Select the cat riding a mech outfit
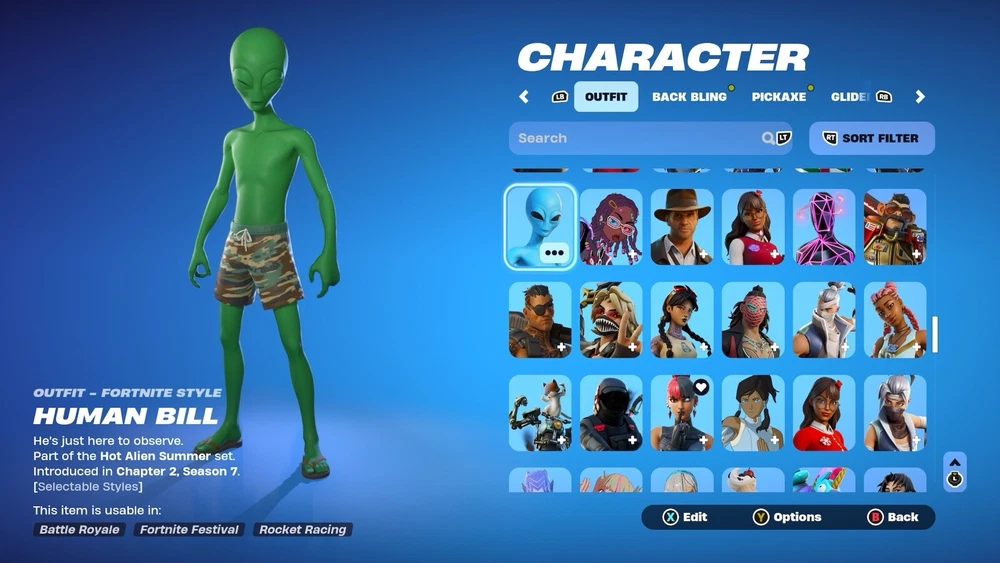Screen dimensions: 1000x563 540,412
